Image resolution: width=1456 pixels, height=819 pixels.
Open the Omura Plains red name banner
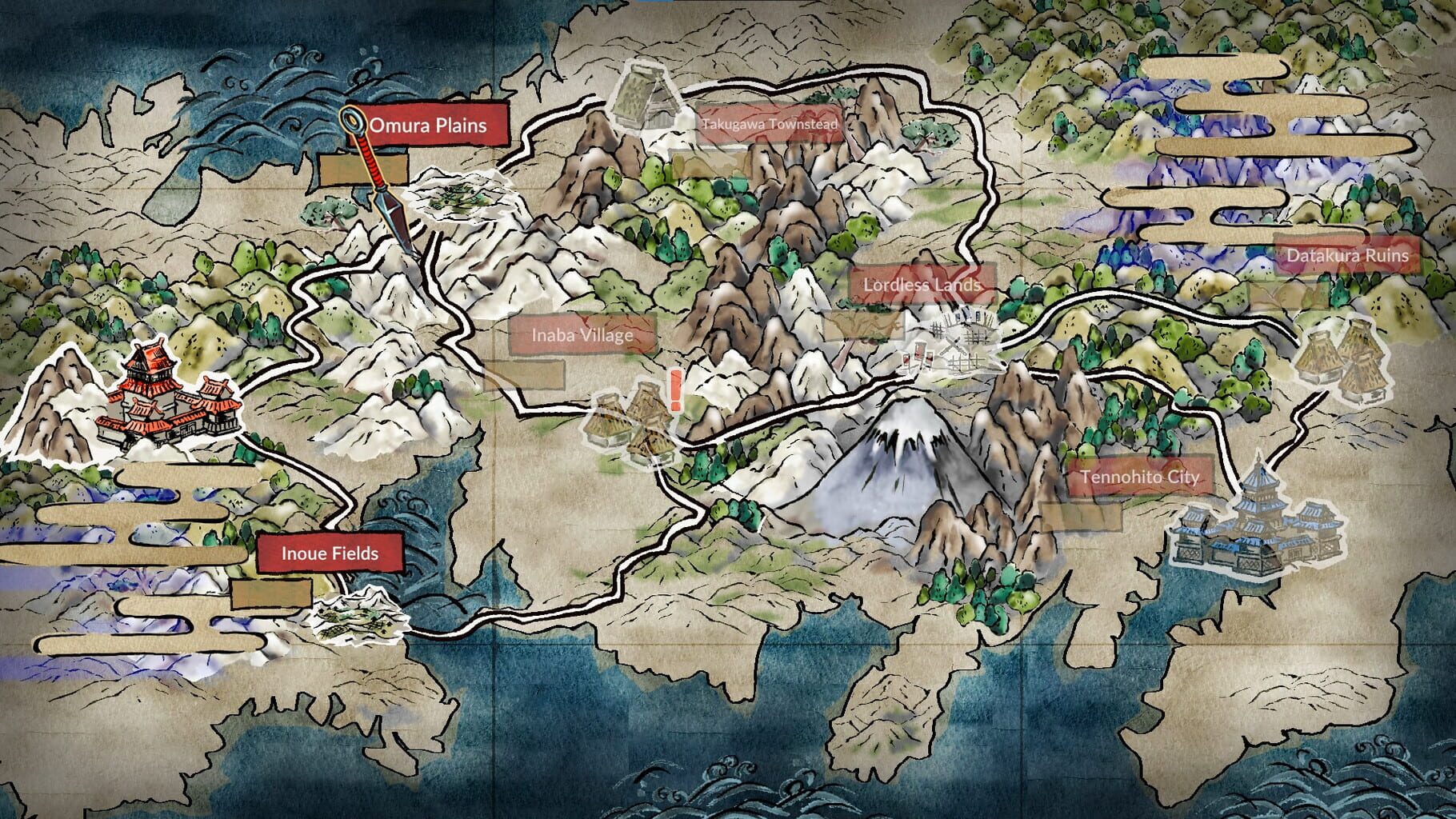point(432,126)
